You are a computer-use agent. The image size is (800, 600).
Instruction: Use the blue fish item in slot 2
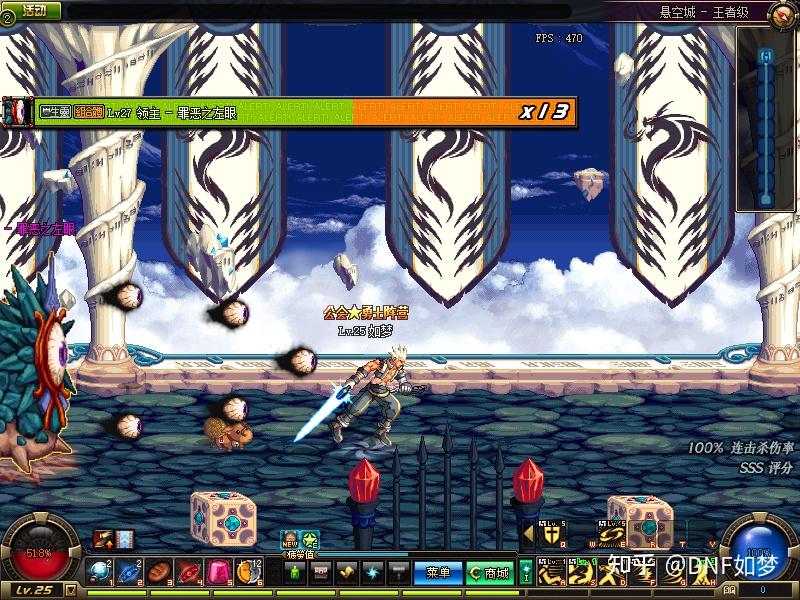(130, 572)
